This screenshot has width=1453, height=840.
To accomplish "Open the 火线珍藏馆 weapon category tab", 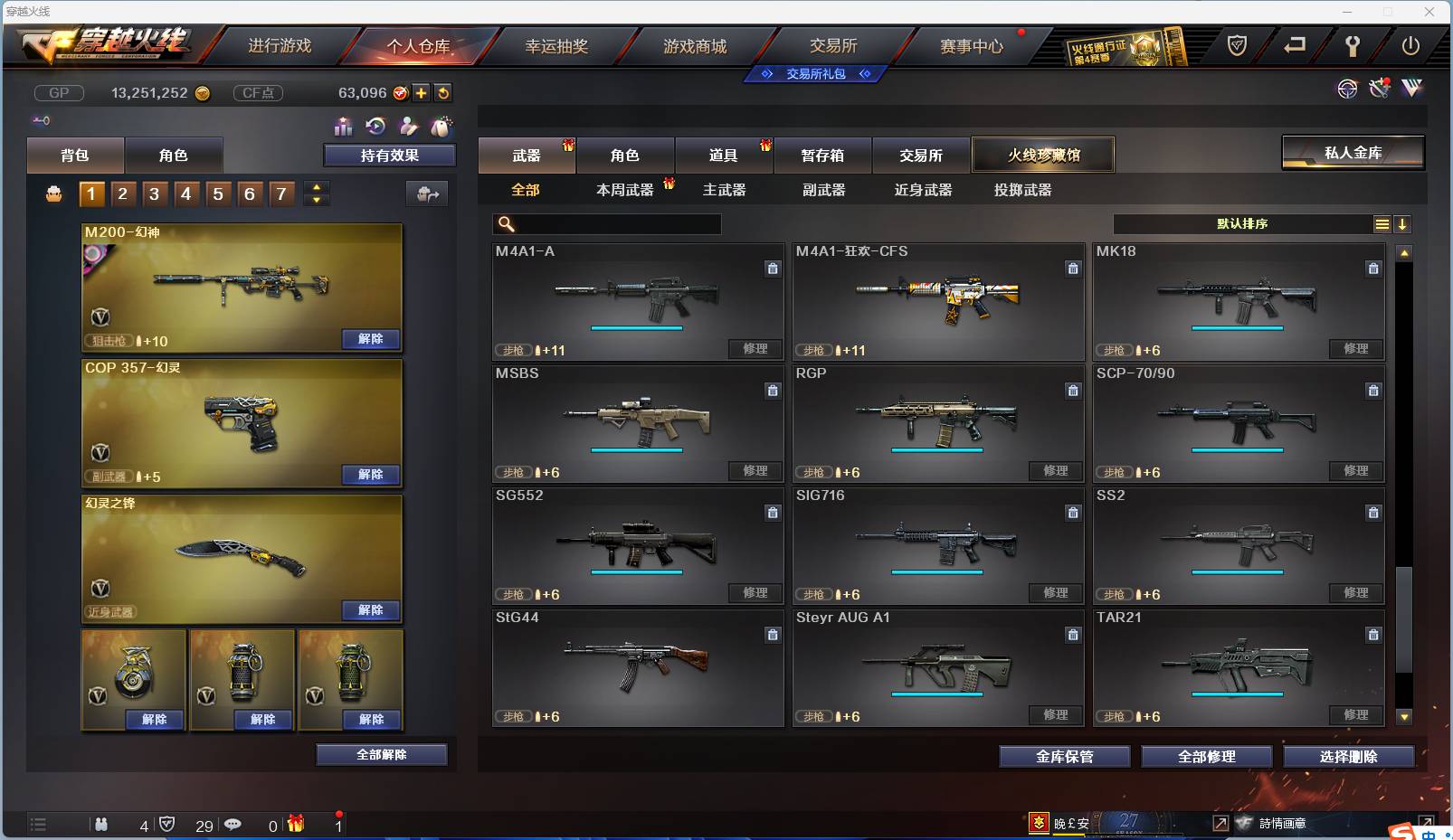I will click(x=1044, y=155).
